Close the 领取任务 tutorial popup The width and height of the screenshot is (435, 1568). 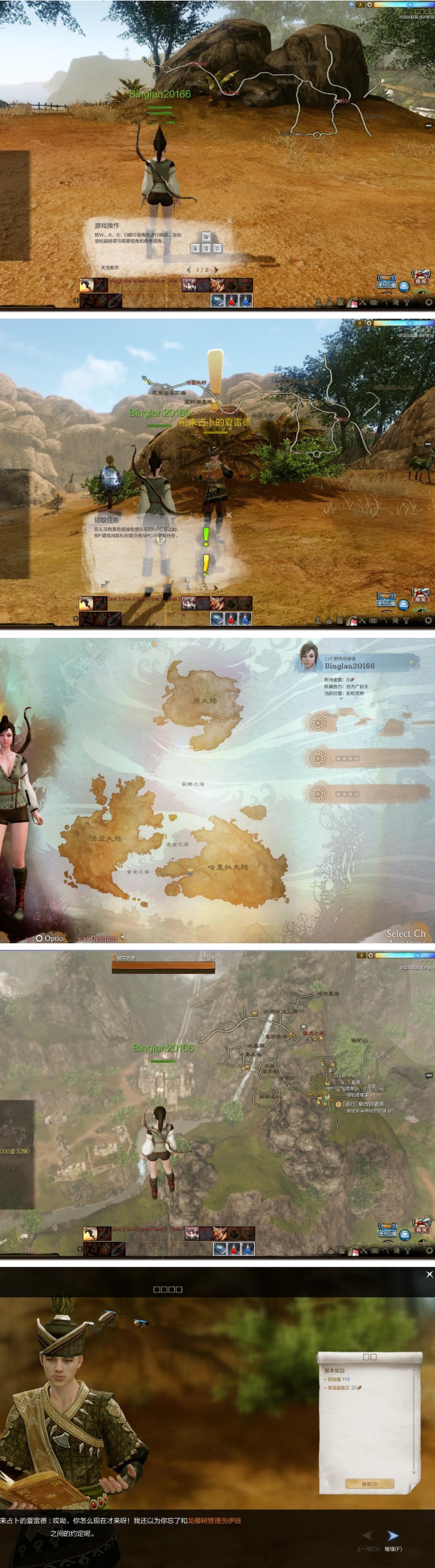coord(229,515)
